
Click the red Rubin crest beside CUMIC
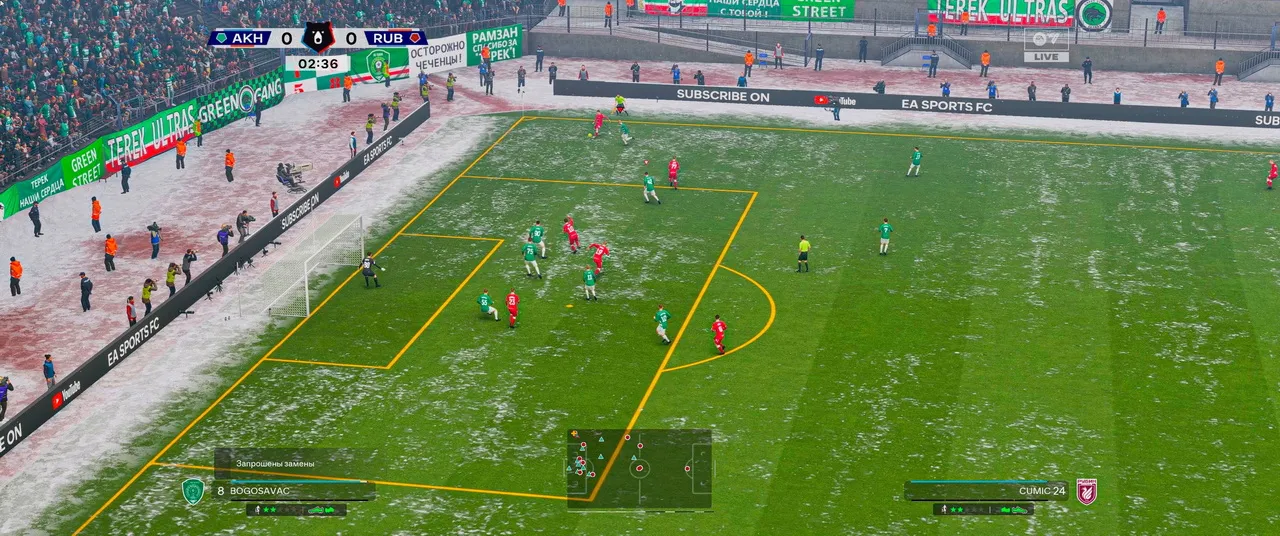pyautogui.click(x=1086, y=491)
